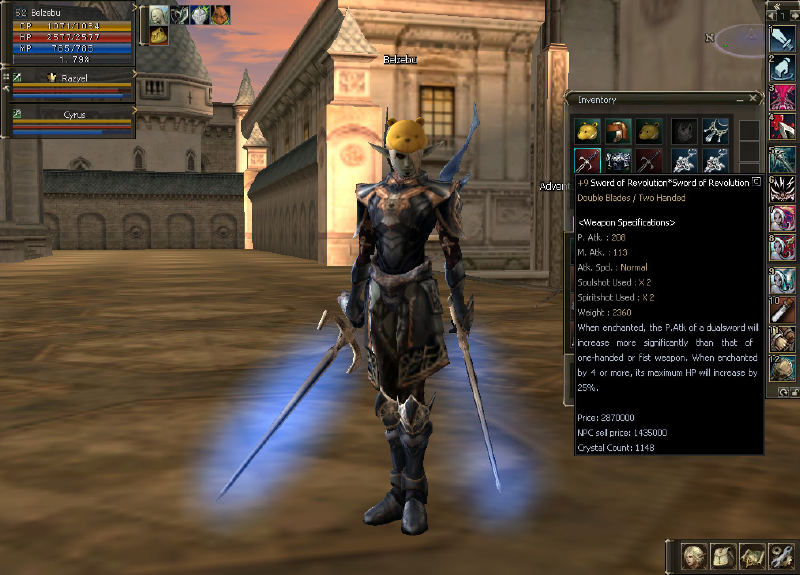
Task: Trigger the skill in shortcut slot 6
Action: 782,188
